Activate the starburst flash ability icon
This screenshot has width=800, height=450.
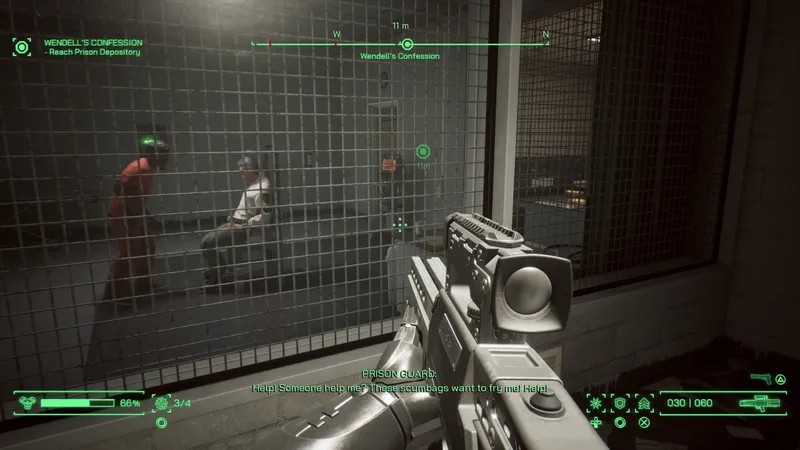pos(596,402)
